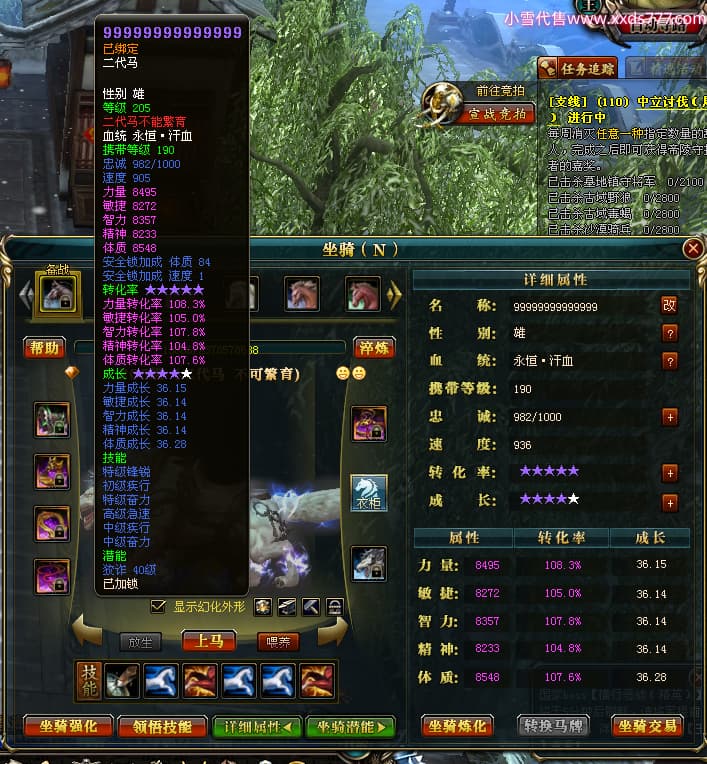Screen dimensions: 707x764
Task: Mount up with the 上马 button
Action: point(208,641)
